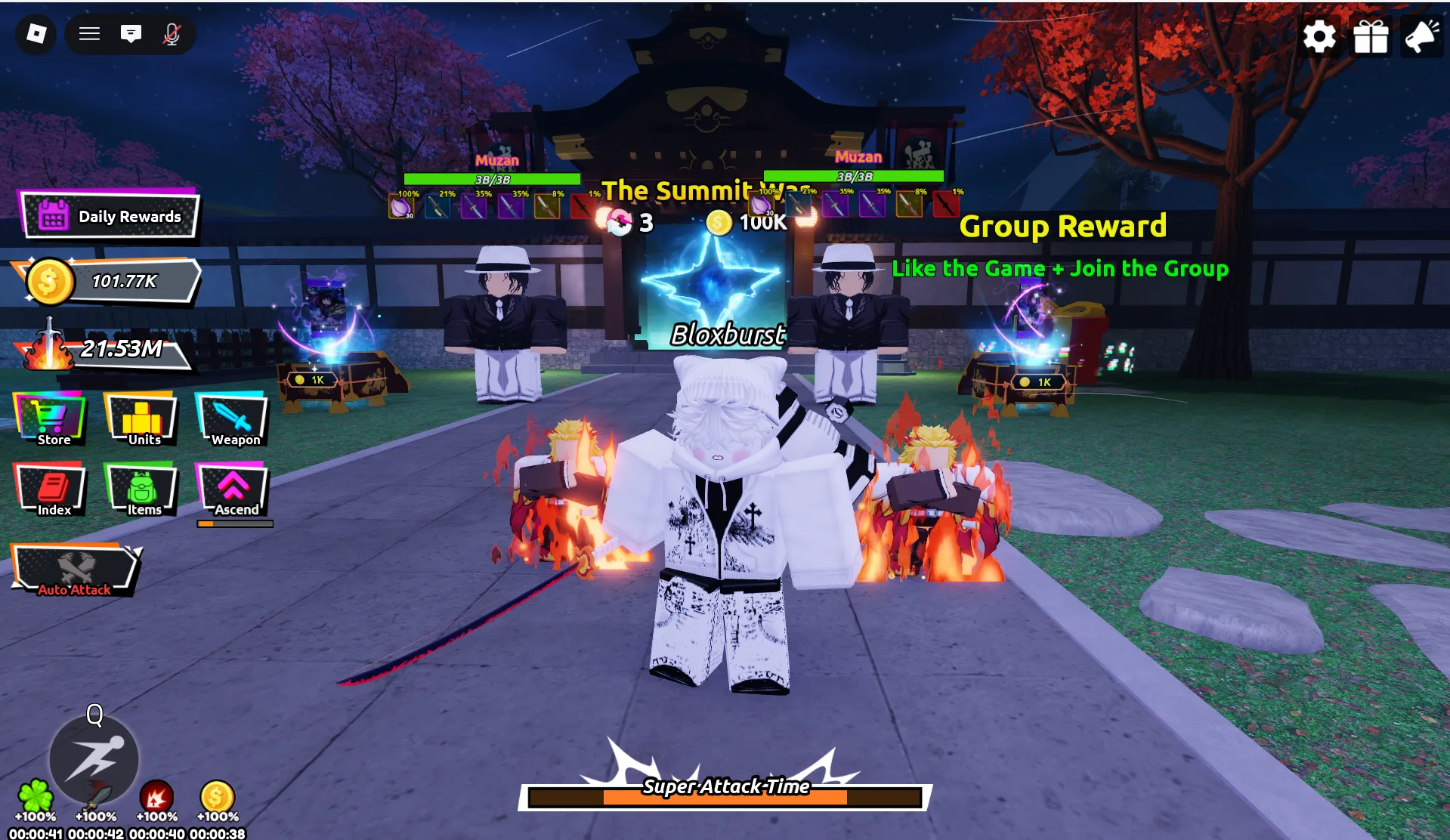1450x840 pixels.
Task: Toggle the in-game chat bubble
Action: tap(131, 34)
